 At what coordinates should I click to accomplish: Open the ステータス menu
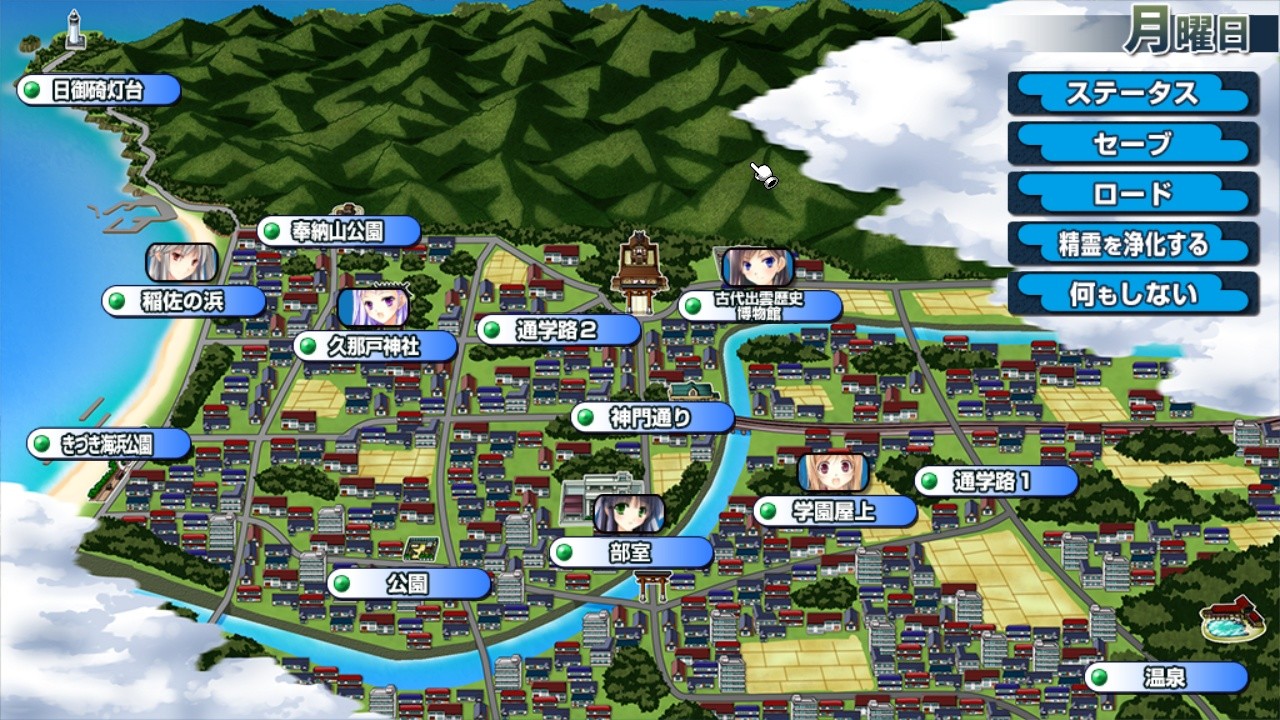1130,94
